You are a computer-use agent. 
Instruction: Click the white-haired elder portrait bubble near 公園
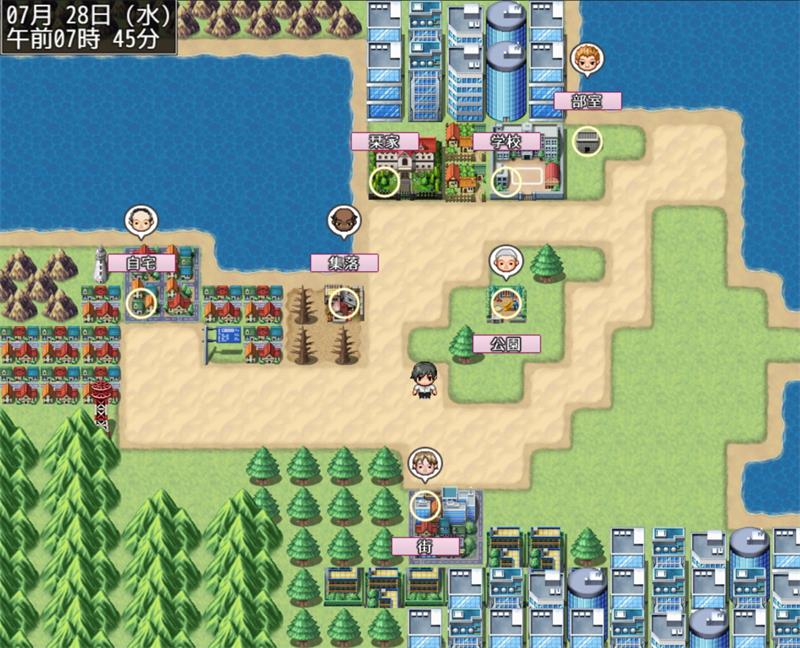click(506, 261)
